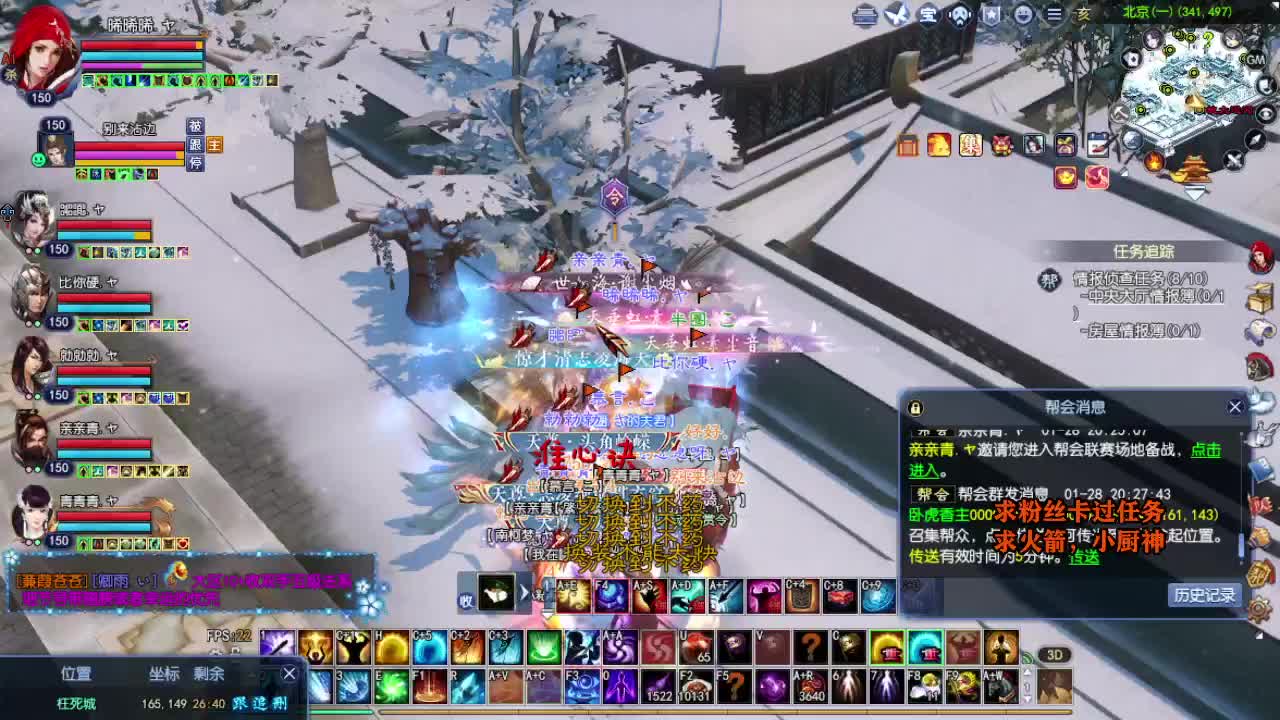Click the gift box activity icon
Screen dimensions: 1280x720
(1065, 146)
